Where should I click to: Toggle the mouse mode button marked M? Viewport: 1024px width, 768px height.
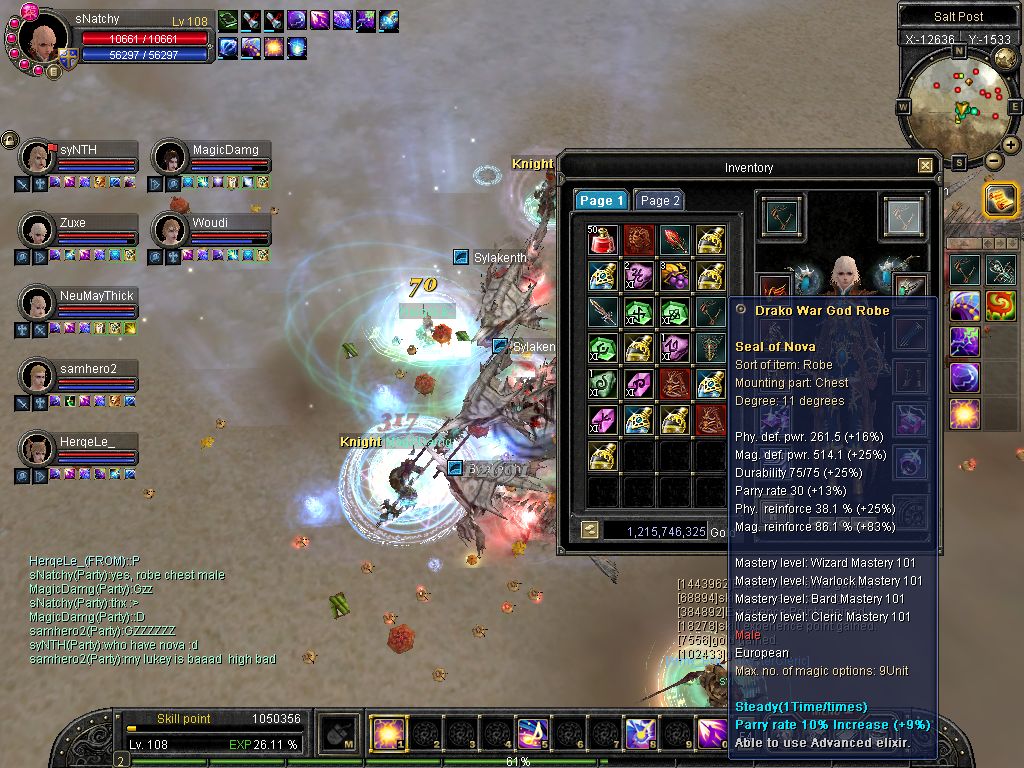click(339, 735)
